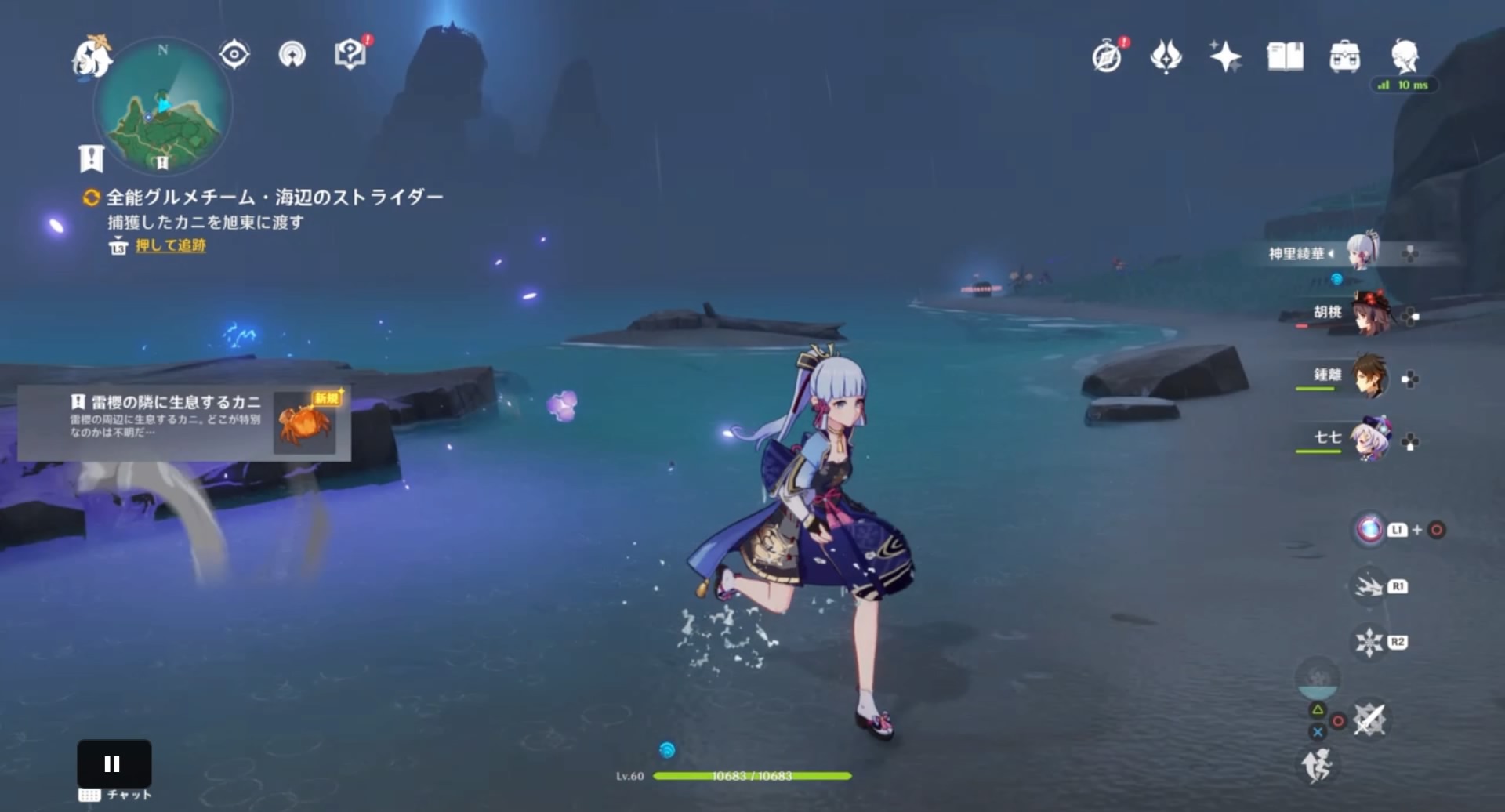Image resolution: width=1505 pixels, height=812 pixels.
Task: Open the inventory backpack icon
Action: click(1345, 56)
